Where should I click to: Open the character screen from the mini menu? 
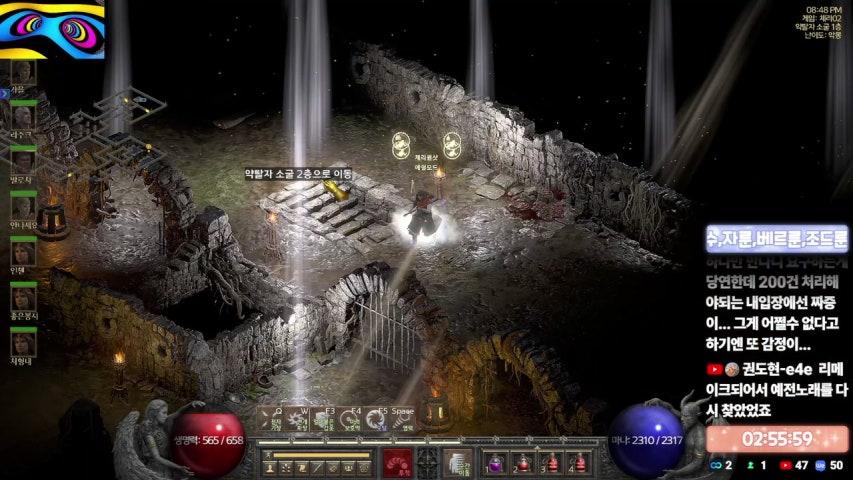(271, 468)
